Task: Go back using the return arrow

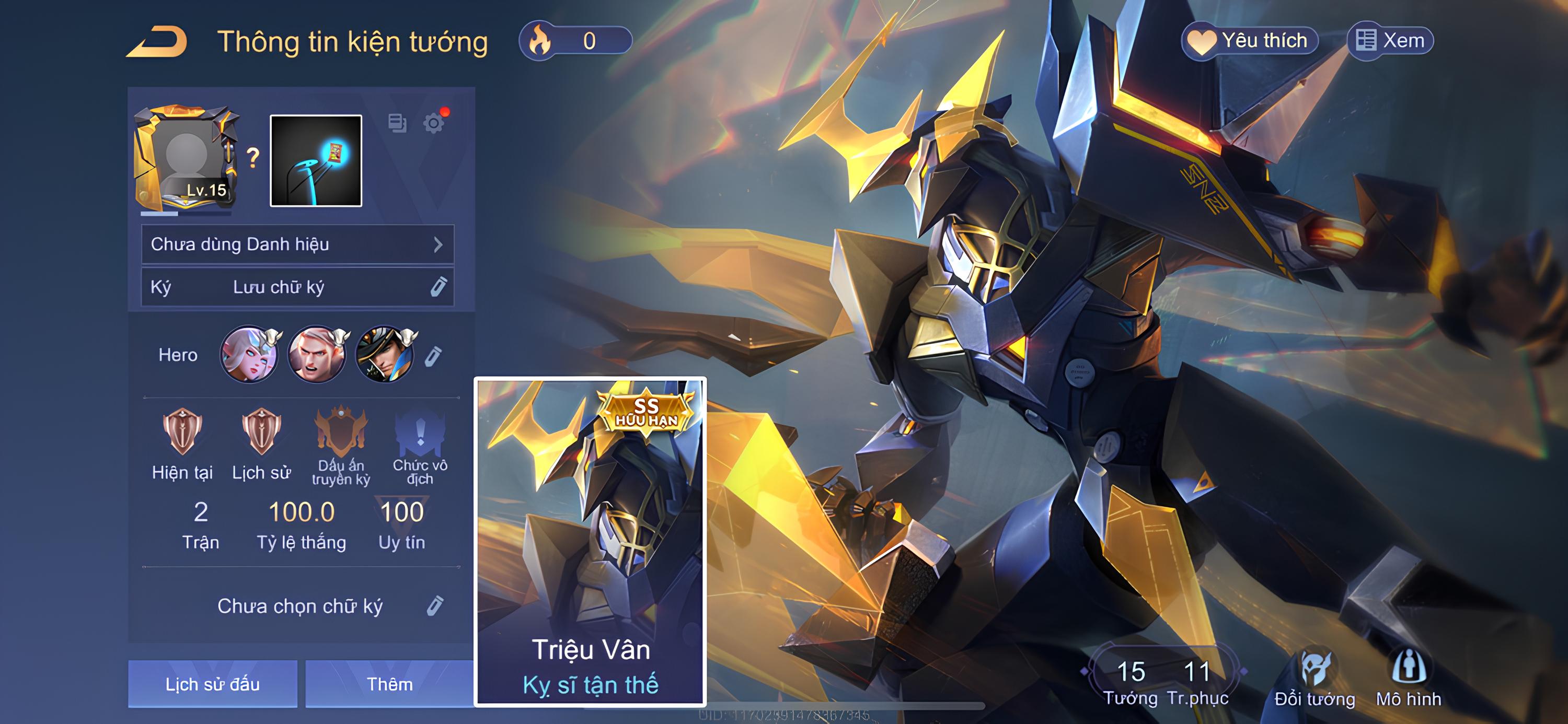Action: (157, 42)
